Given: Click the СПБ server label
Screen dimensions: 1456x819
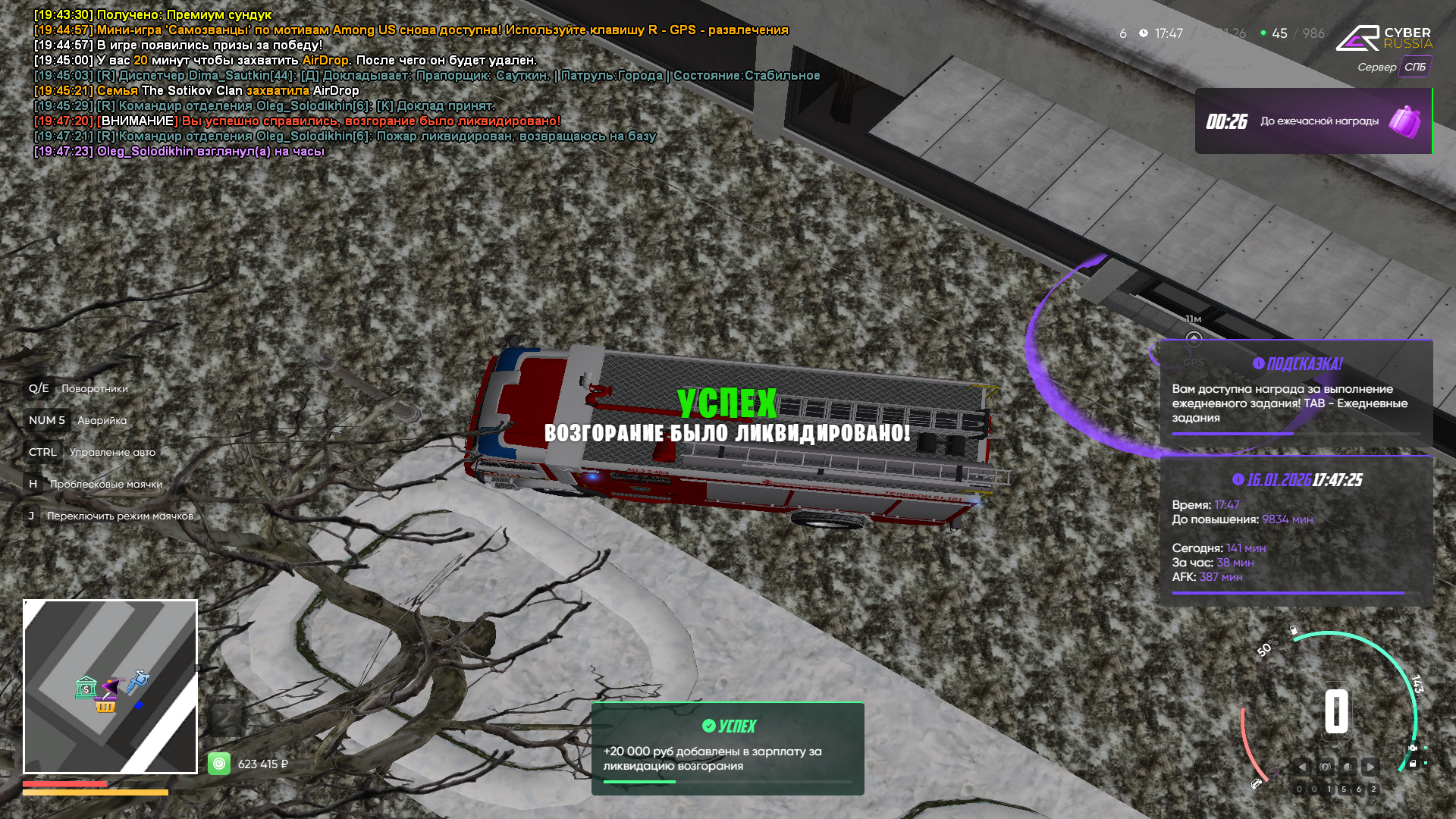Looking at the screenshot, I should click(x=1414, y=67).
